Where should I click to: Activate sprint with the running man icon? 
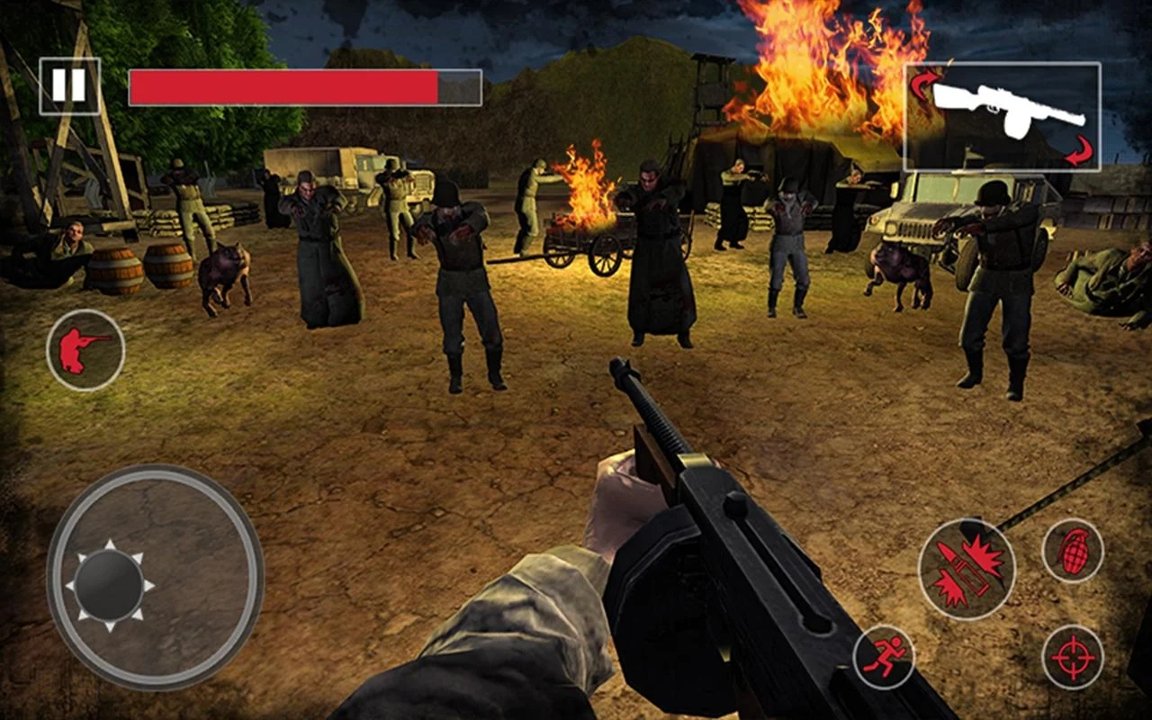(884, 656)
